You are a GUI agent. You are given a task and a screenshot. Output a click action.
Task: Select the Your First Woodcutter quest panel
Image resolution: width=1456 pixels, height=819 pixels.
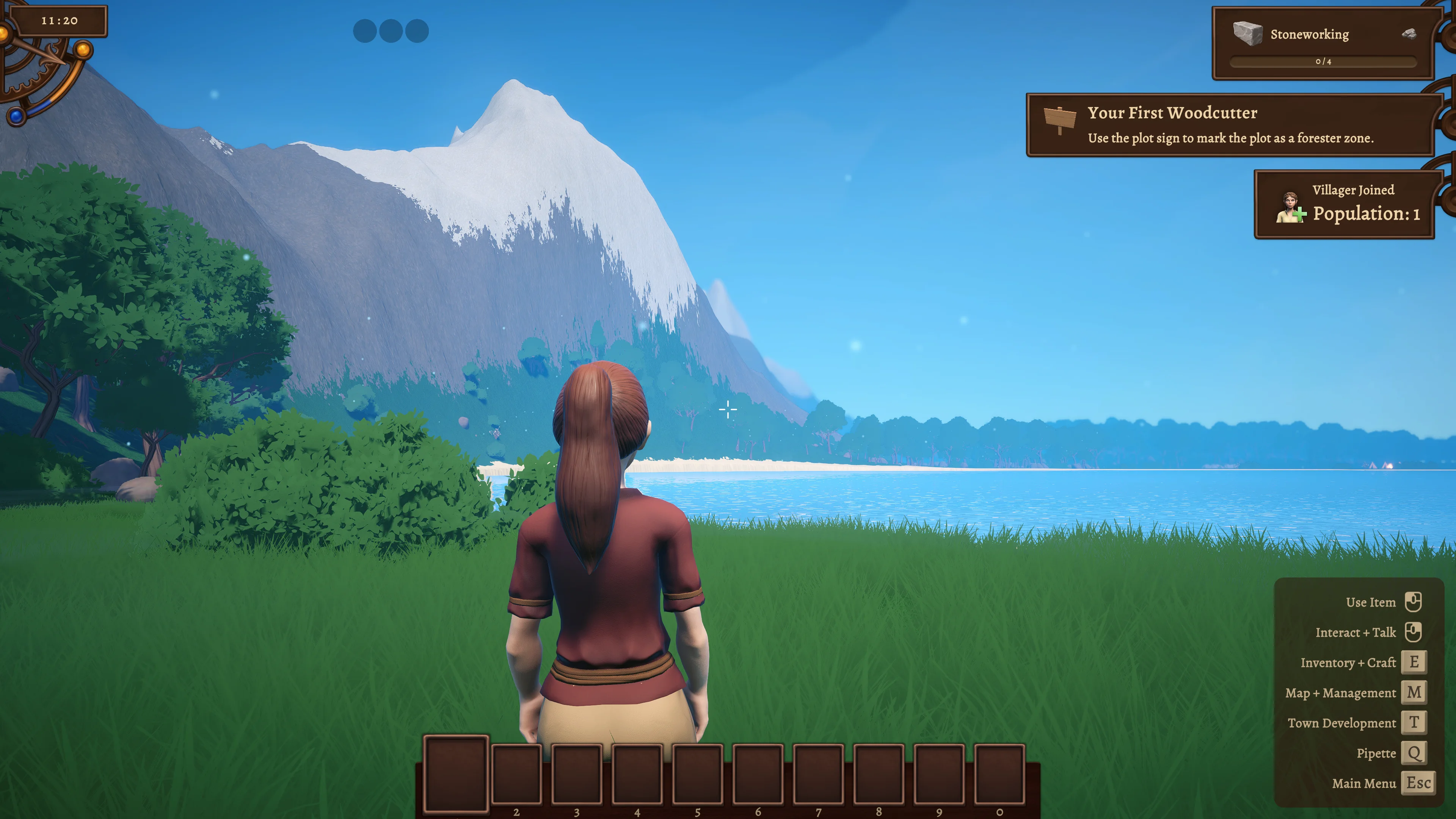(x=1229, y=125)
